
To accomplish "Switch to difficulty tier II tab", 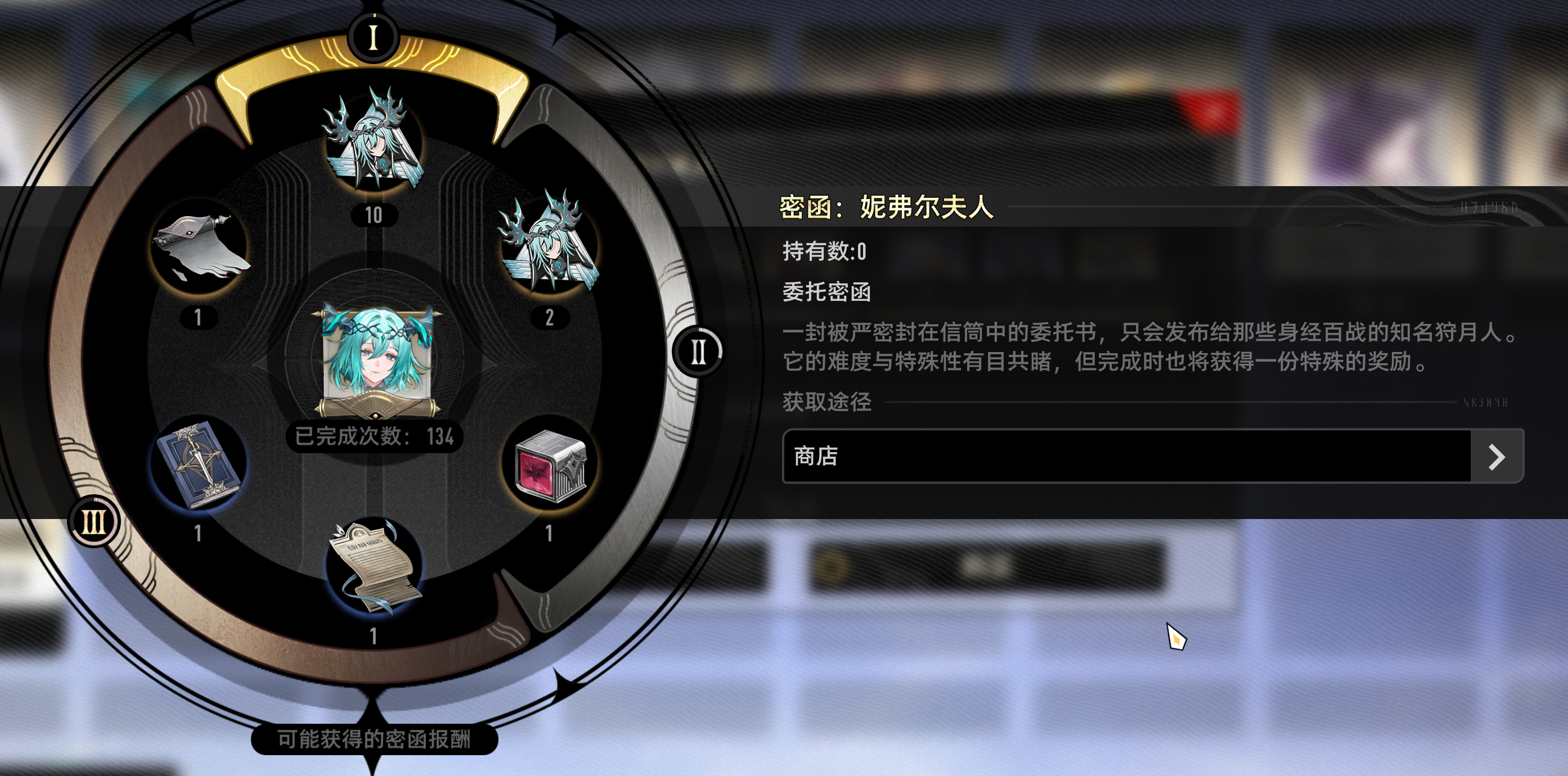I will coord(698,351).
